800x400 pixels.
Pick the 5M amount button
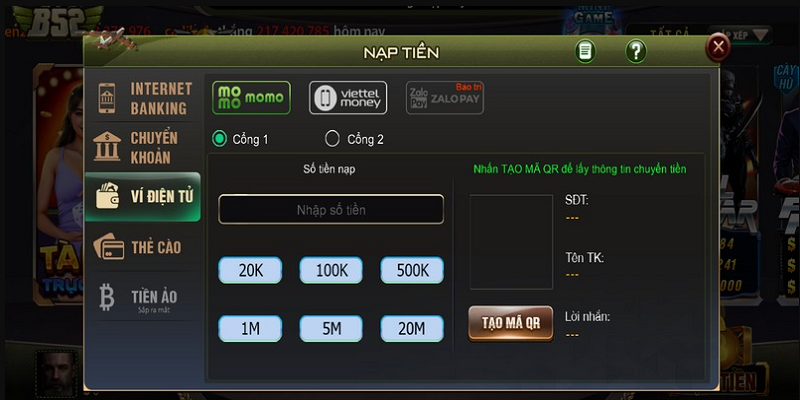pos(331,327)
